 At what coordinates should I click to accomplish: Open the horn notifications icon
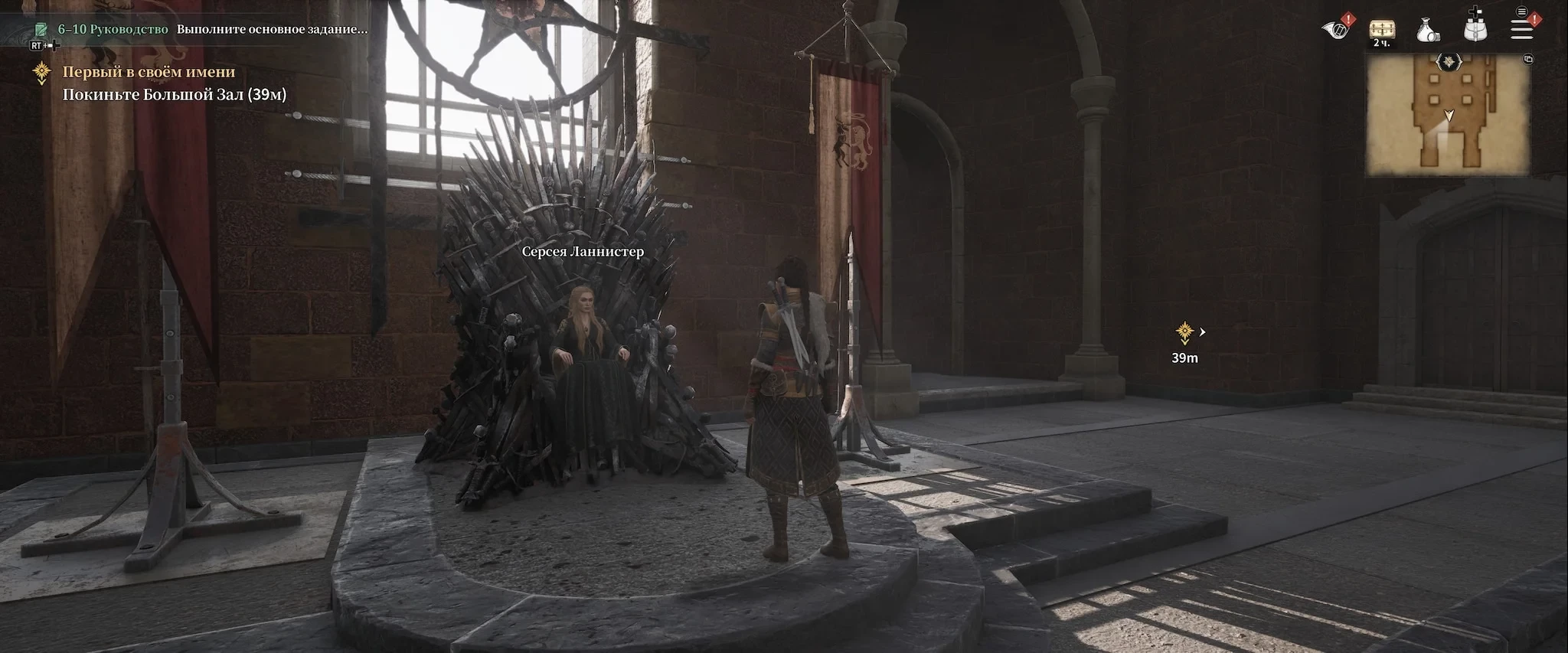[x=1337, y=29]
